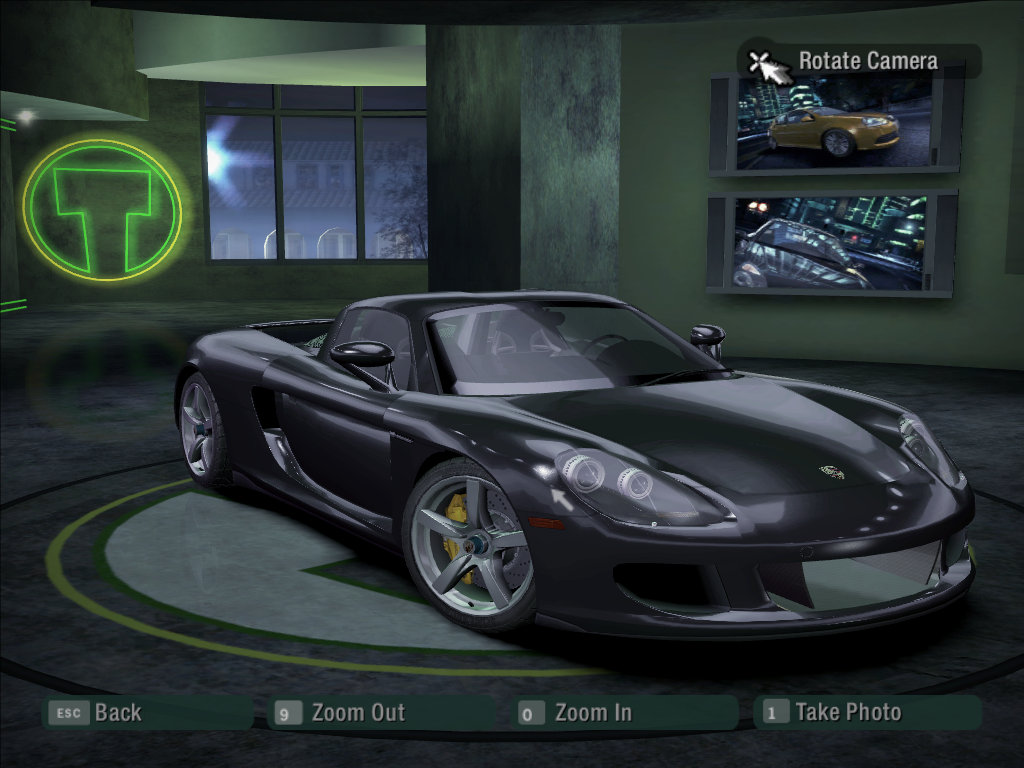
Task: Go back using the Back button
Action: pyautogui.click(x=117, y=713)
